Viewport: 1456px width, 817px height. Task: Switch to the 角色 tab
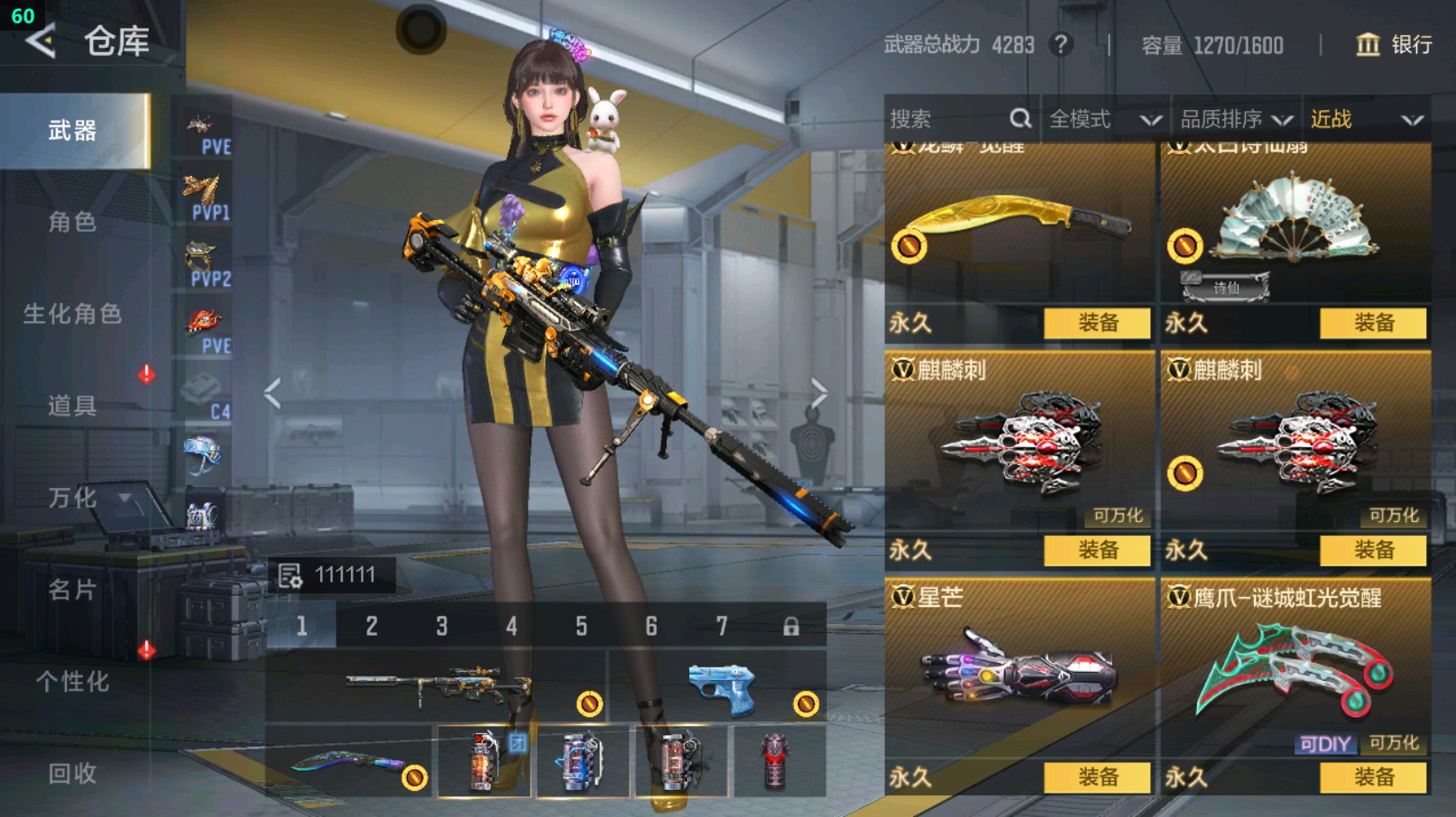pos(72,222)
